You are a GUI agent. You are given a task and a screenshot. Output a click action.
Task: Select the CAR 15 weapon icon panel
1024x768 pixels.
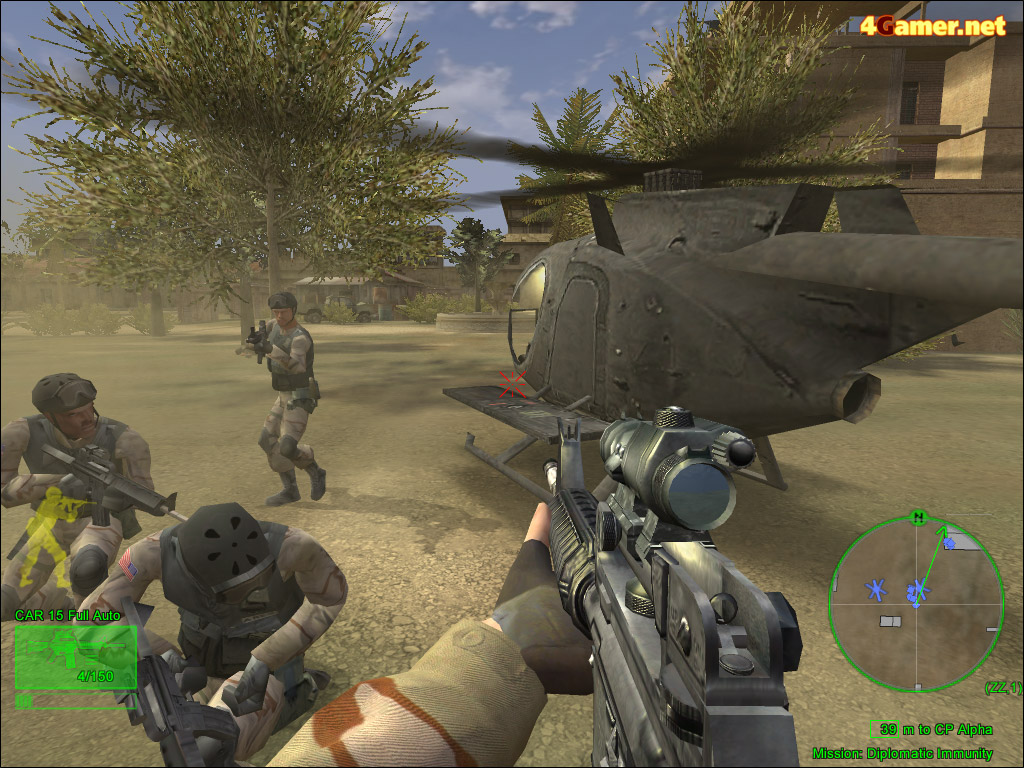tap(75, 659)
